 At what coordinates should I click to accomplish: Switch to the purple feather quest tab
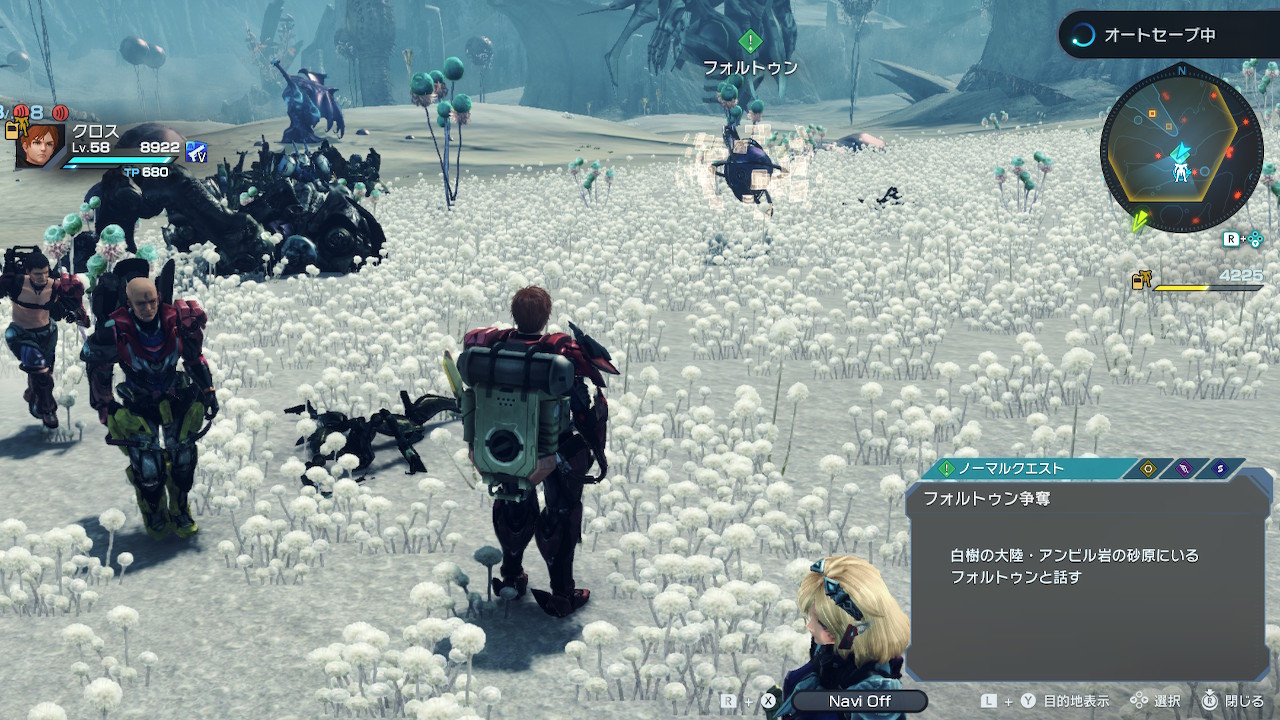click(x=1184, y=468)
